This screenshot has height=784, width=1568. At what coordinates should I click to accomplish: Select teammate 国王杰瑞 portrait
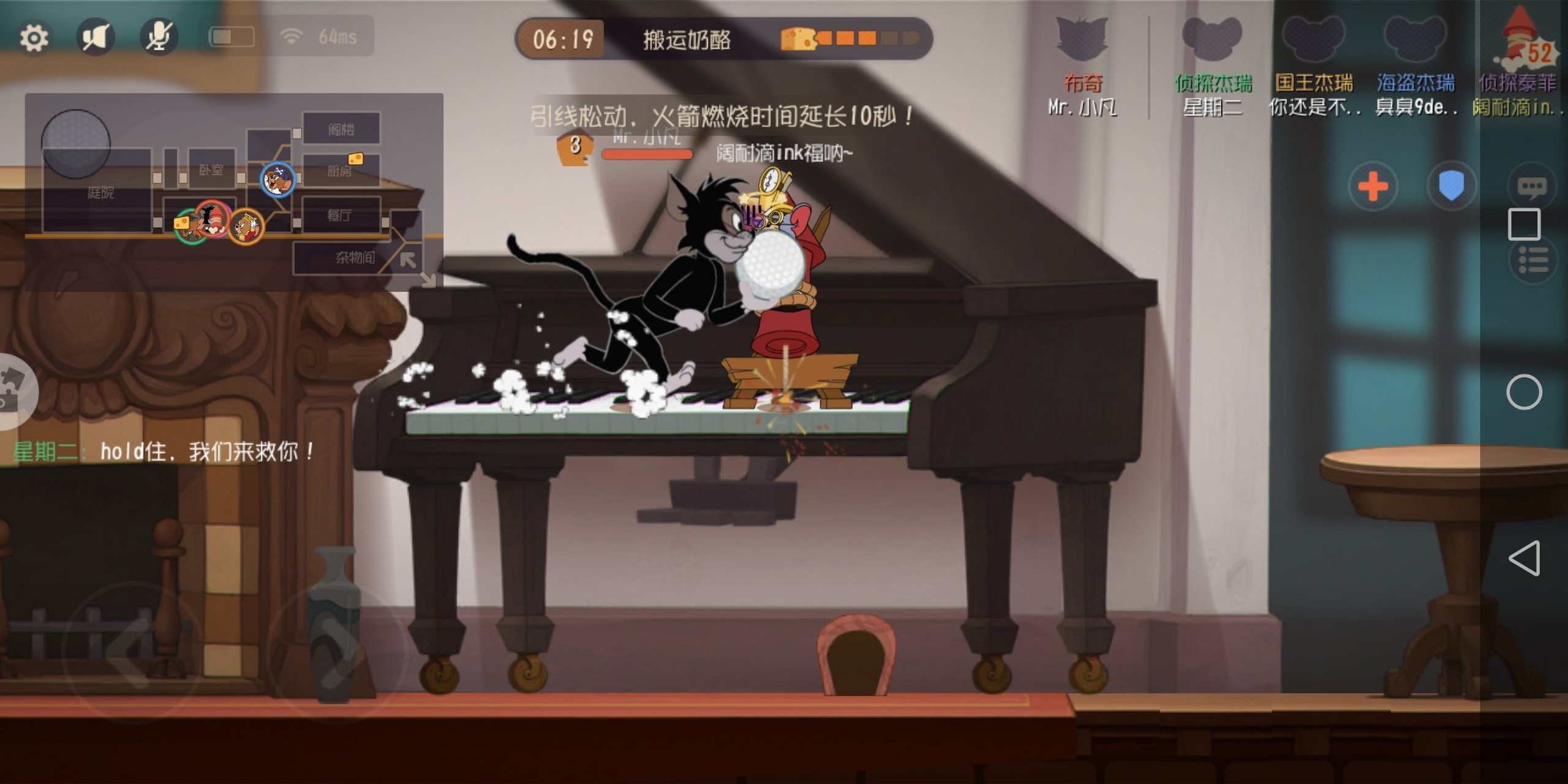1313,40
